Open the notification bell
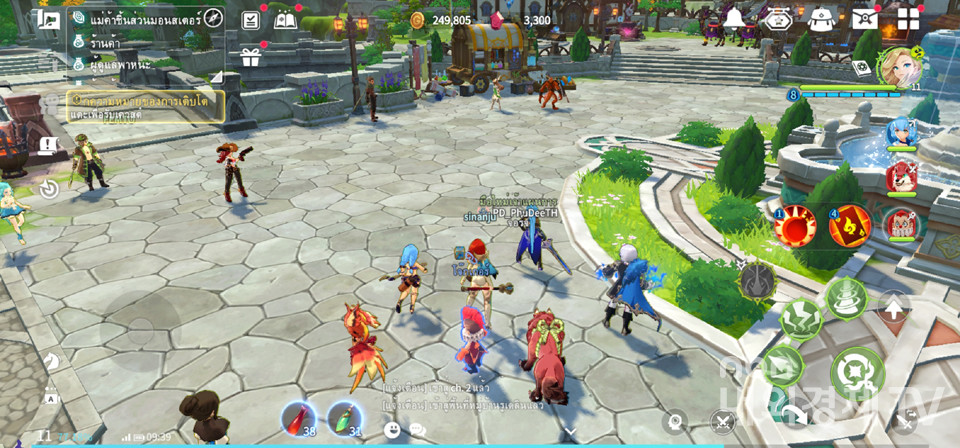Screen dimensions: 960x448 tap(735, 19)
